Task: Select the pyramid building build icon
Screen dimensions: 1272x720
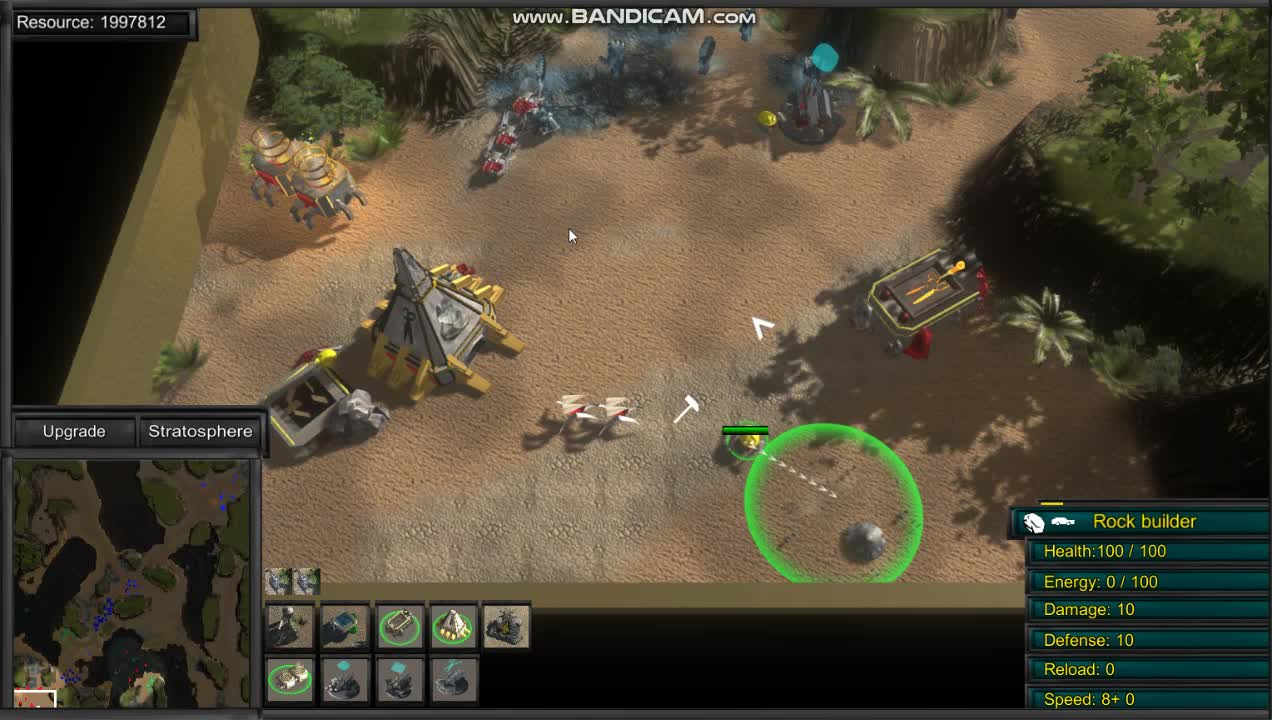Action: (x=453, y=626)
